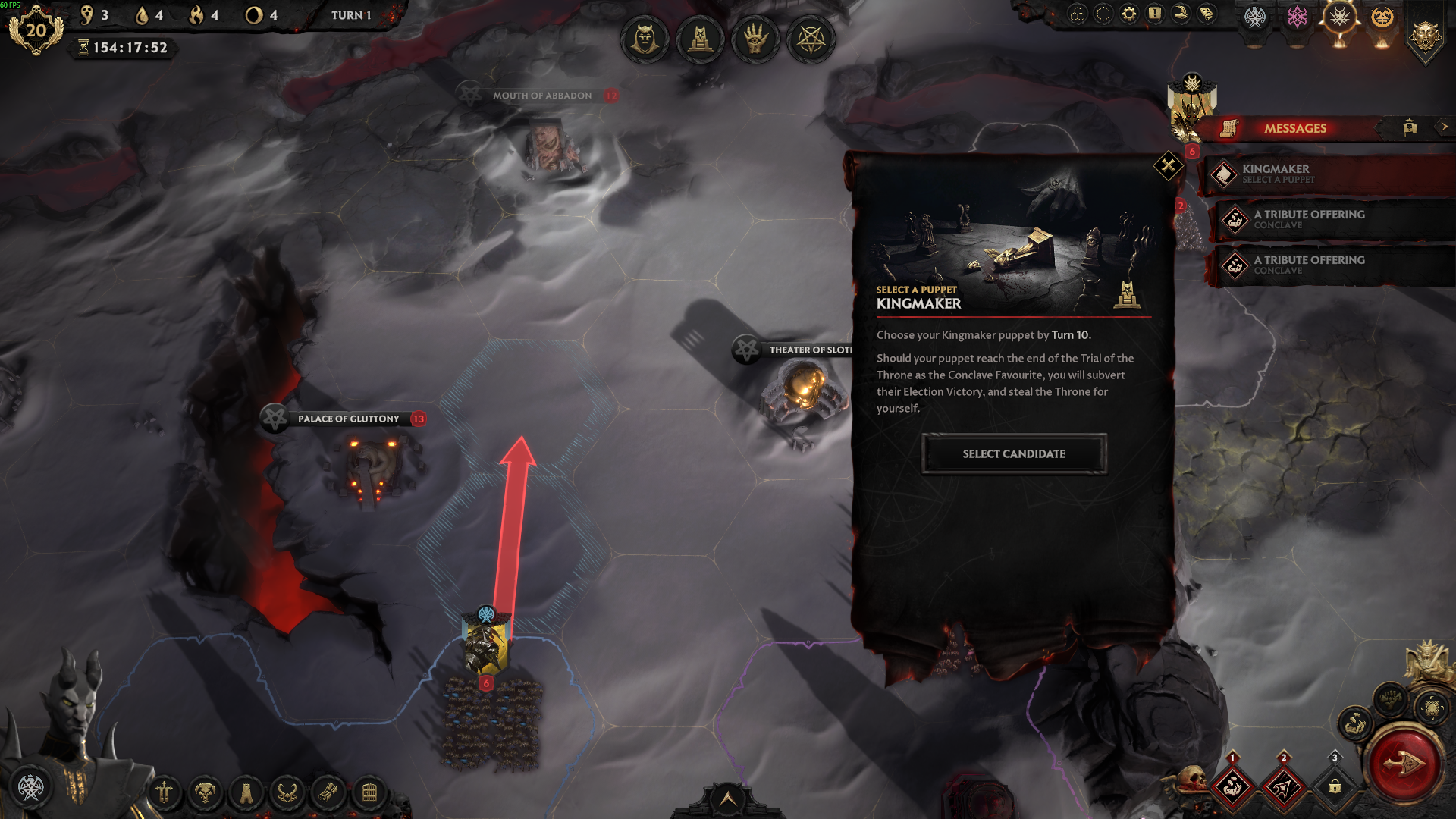The height and width of the screenshot is (819, 1456).
Task: Open the cage icon in the bottom bar
Action: click(x=369, y=794)
